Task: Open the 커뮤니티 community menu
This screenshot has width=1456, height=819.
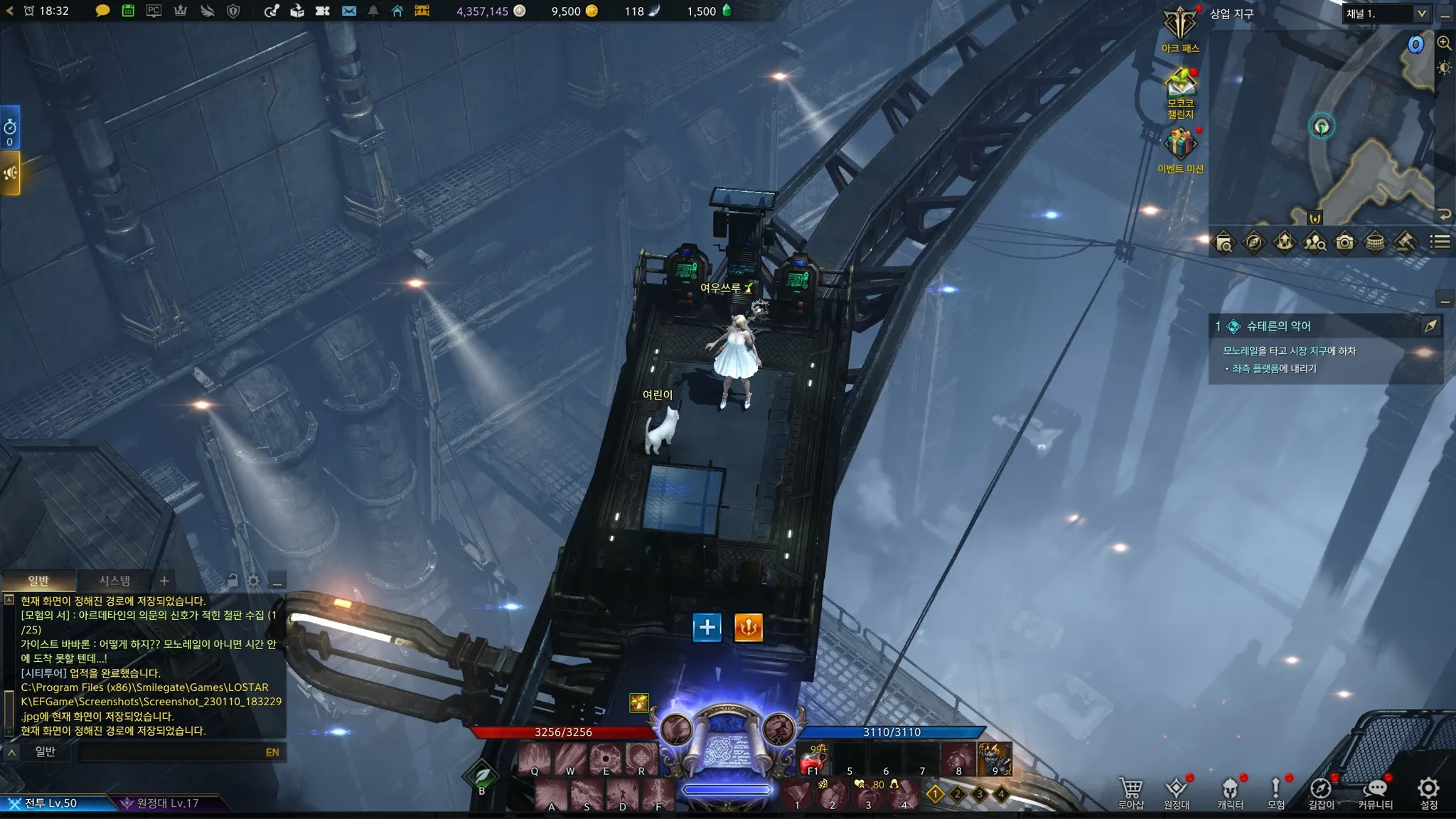Action: coord(1375,792)
